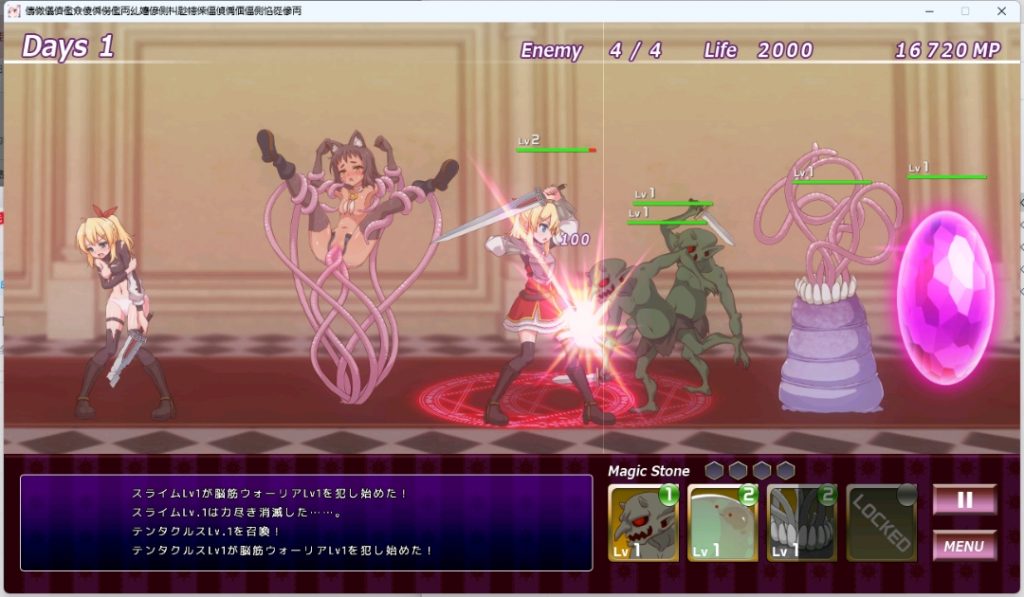Click the LOCKED summon slot
Image resolution: width=1024 pixels, height=597 pixels.
(x=881, y=523)
